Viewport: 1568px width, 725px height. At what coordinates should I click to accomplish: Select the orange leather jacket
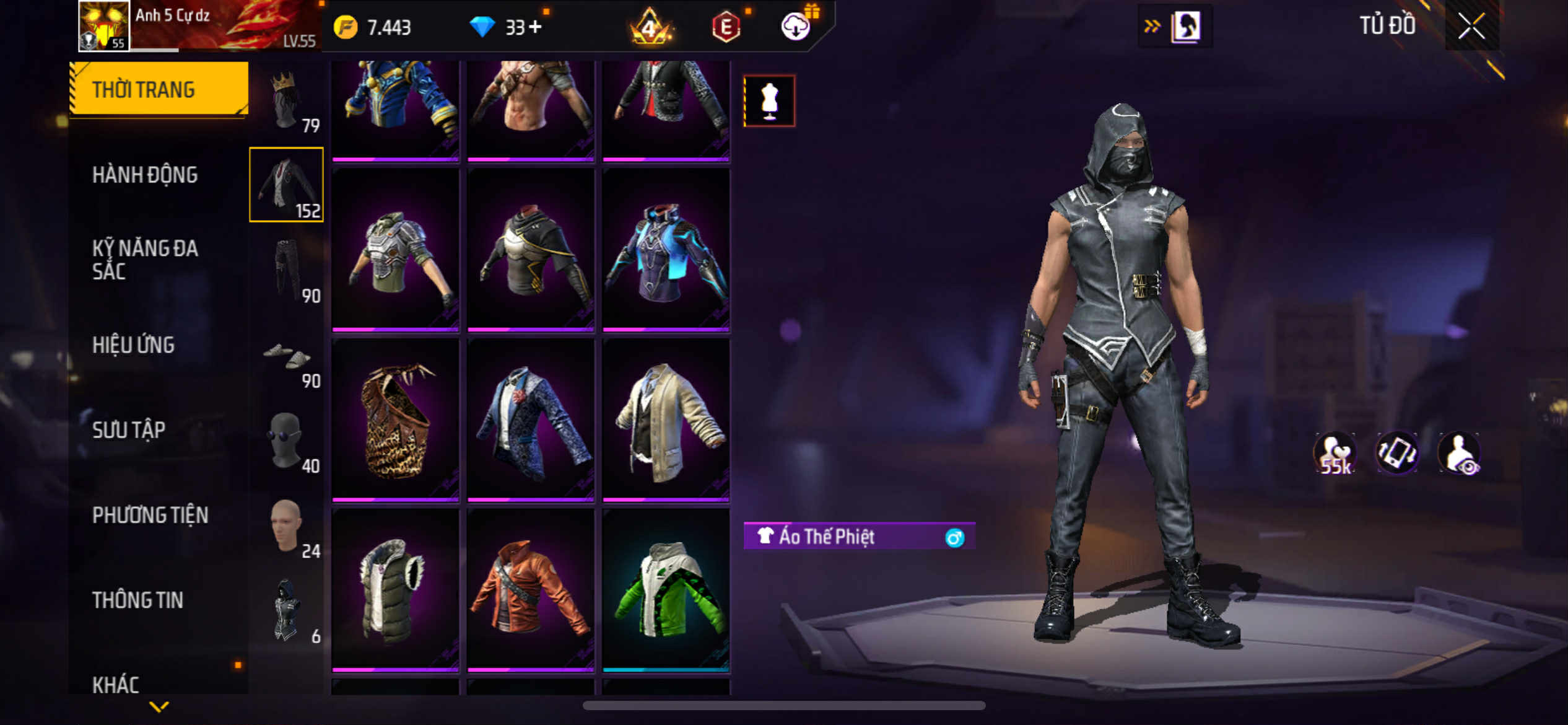[x=531, y=590]
